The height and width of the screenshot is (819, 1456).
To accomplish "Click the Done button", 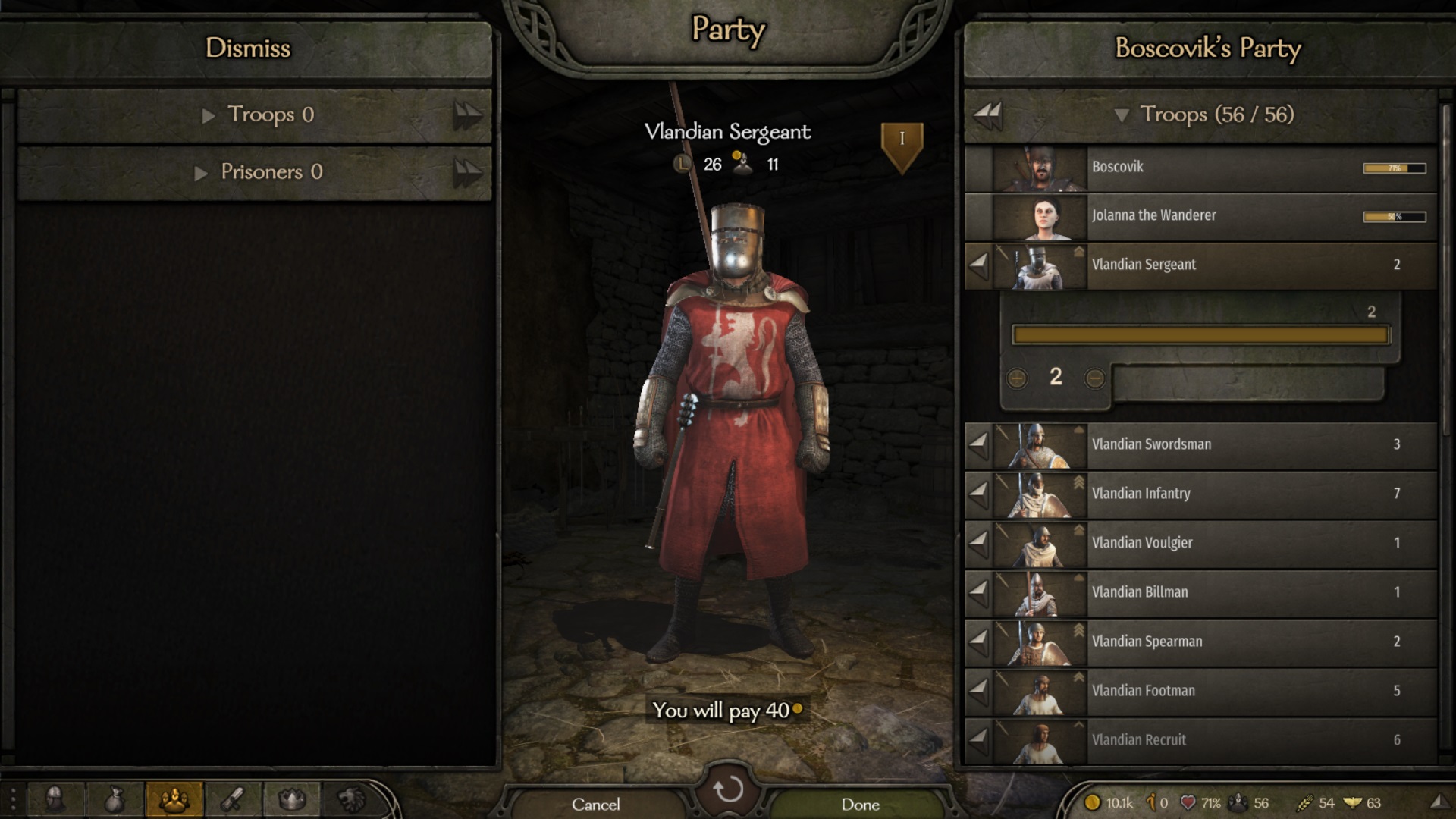I will (861, 805).
